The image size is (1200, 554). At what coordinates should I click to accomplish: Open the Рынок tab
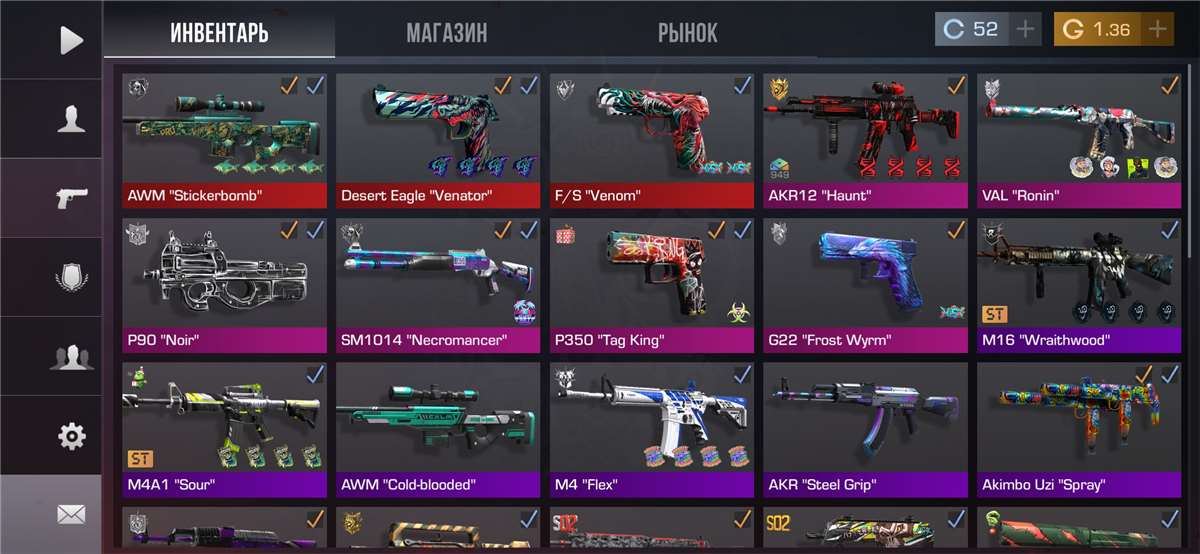687,32
